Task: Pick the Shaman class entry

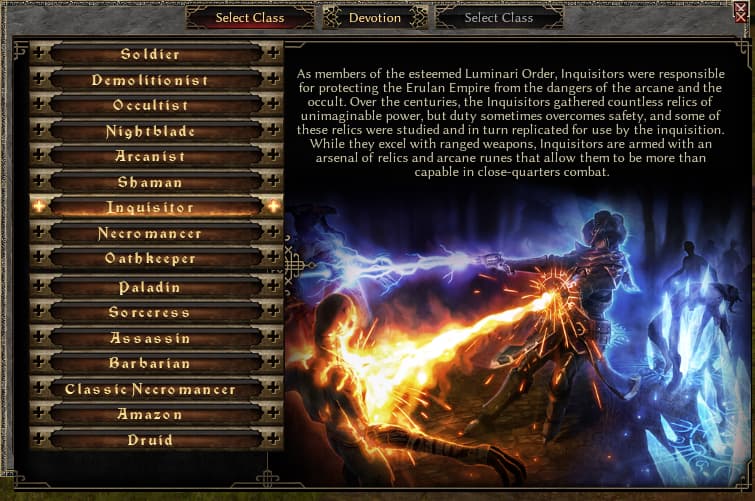Action: [x=151, y=182]
